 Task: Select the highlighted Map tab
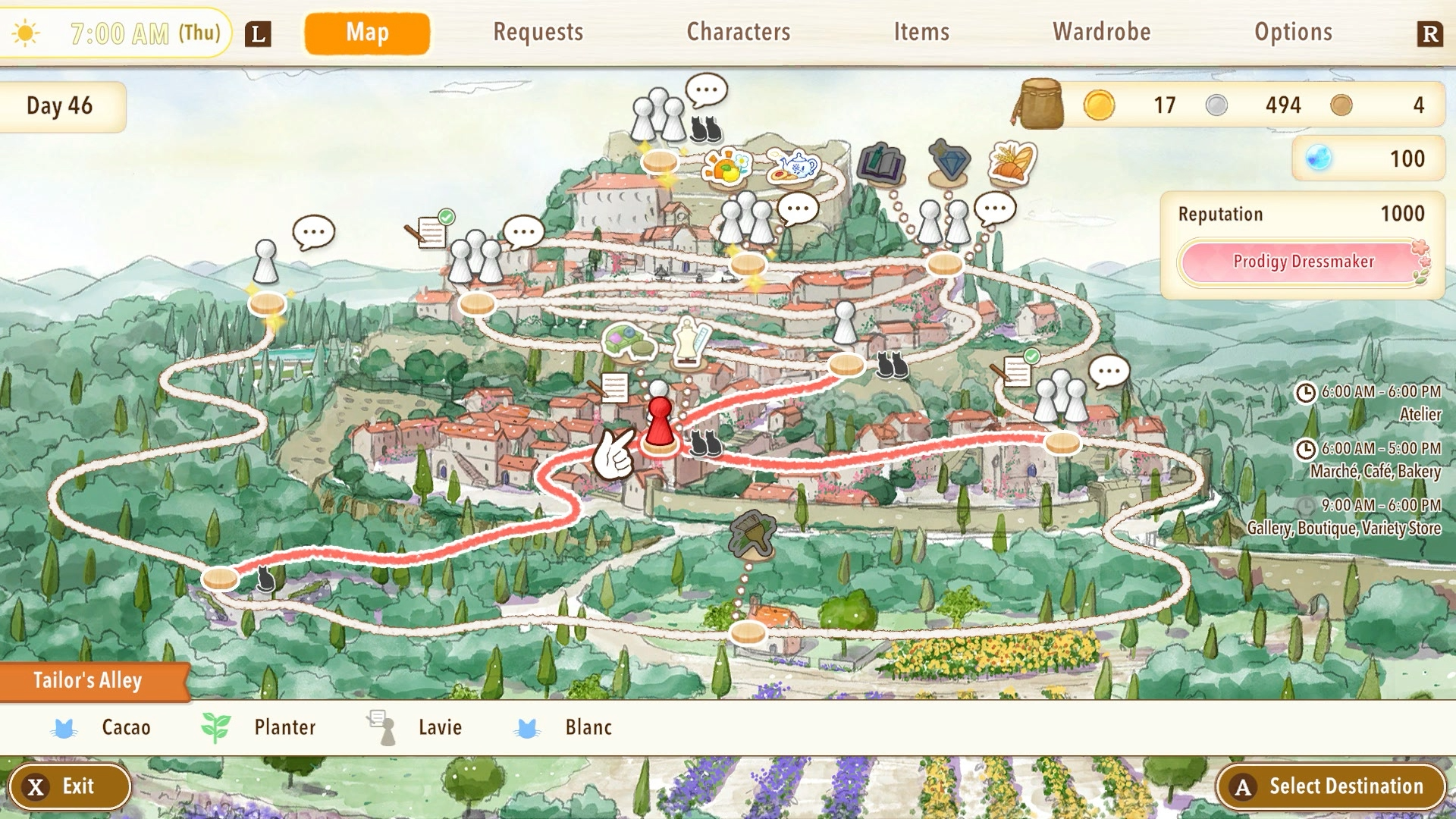[367, 33]
